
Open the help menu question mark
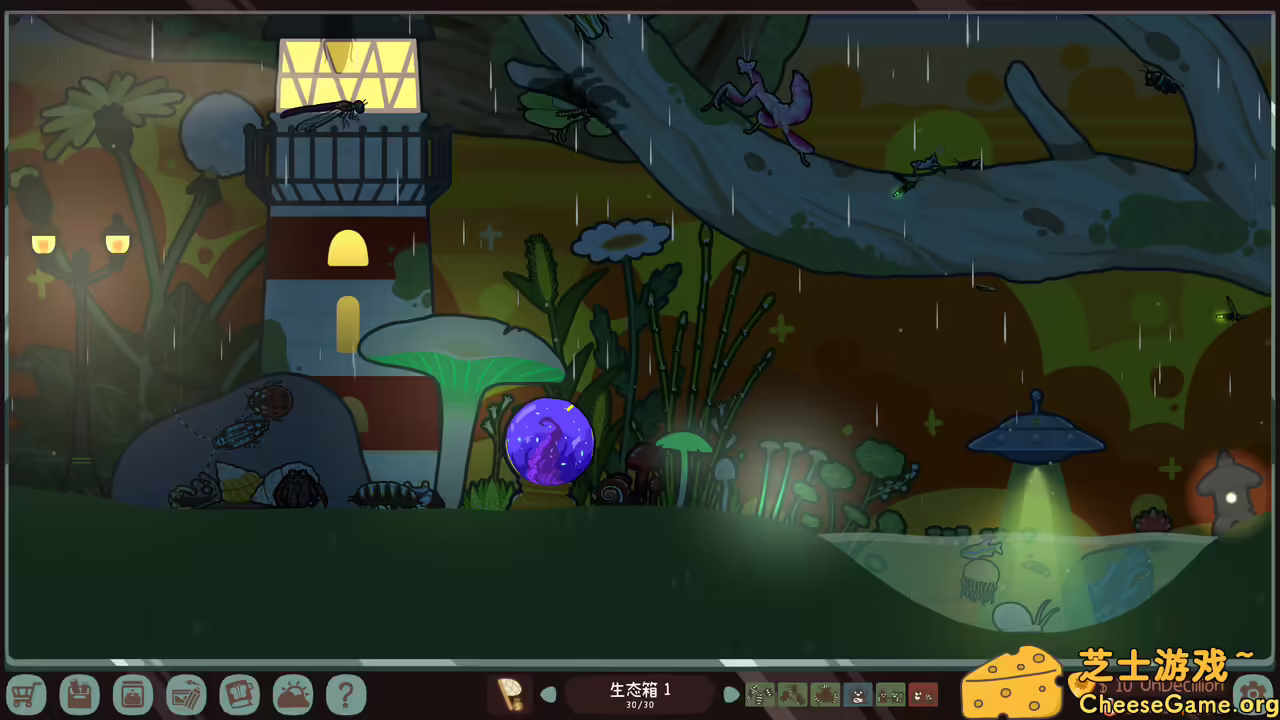[x=347, y=694]
